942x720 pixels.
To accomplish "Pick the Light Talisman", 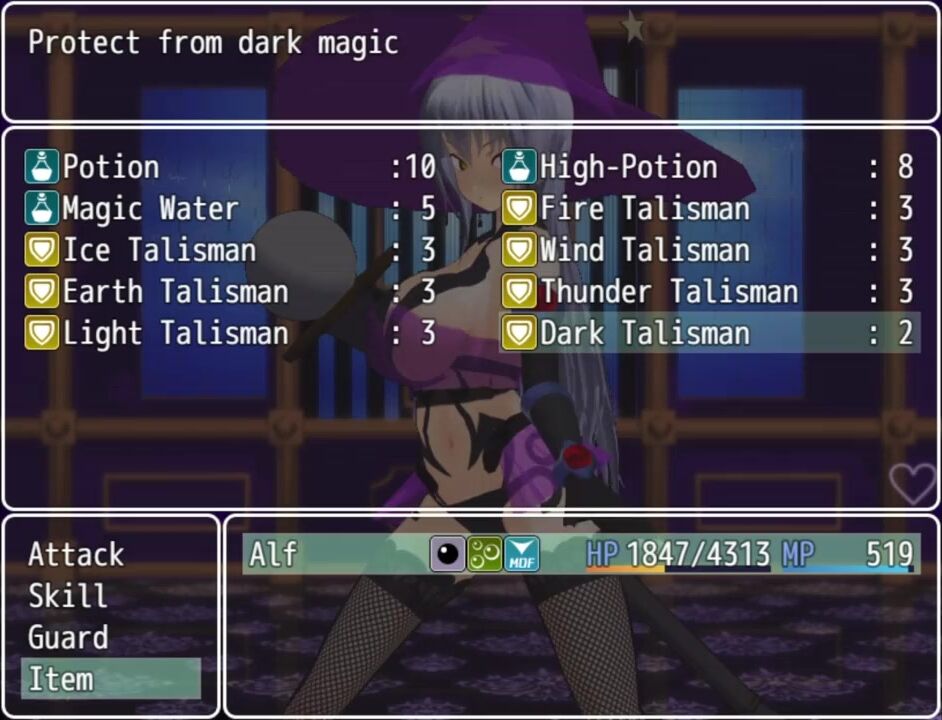I will point(230,333).
